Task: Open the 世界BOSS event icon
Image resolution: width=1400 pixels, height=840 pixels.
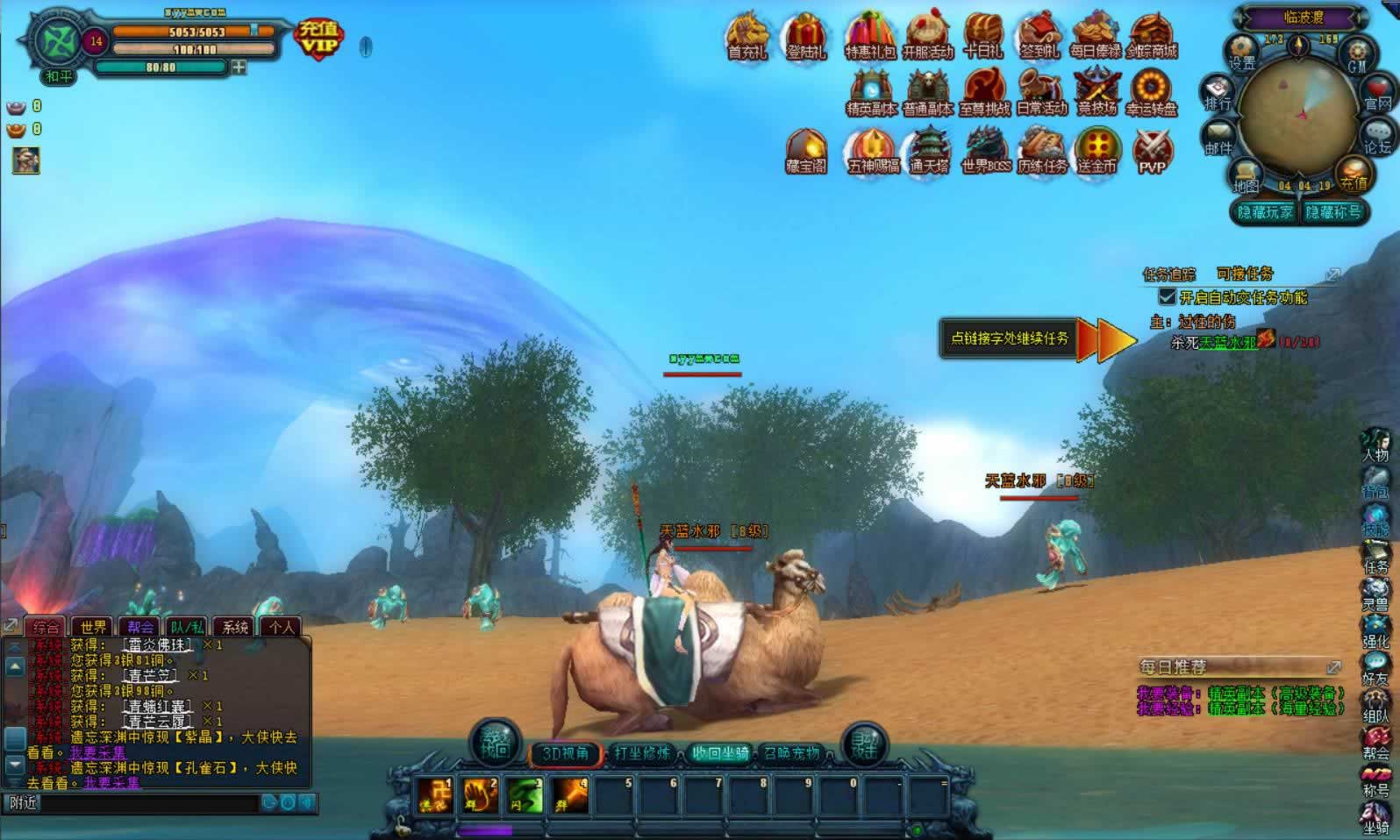Action: click(985, 151)
